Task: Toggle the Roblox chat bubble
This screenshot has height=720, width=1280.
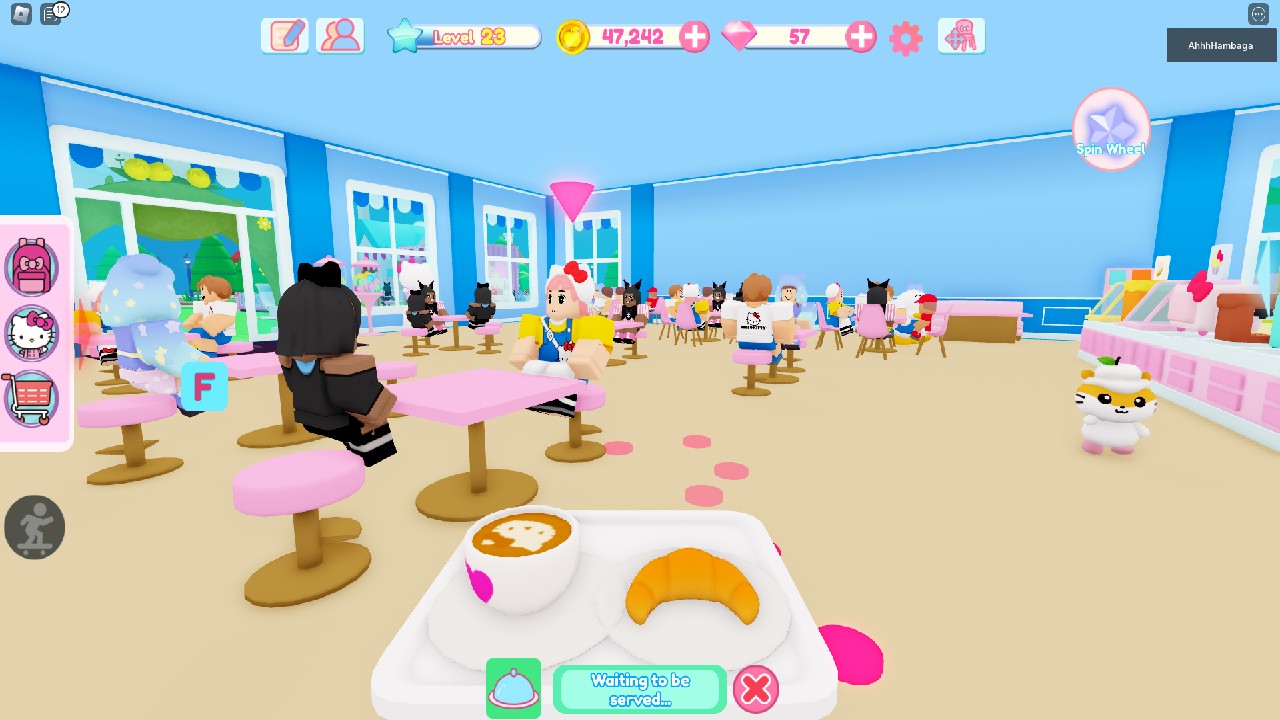Action: 1259,13
